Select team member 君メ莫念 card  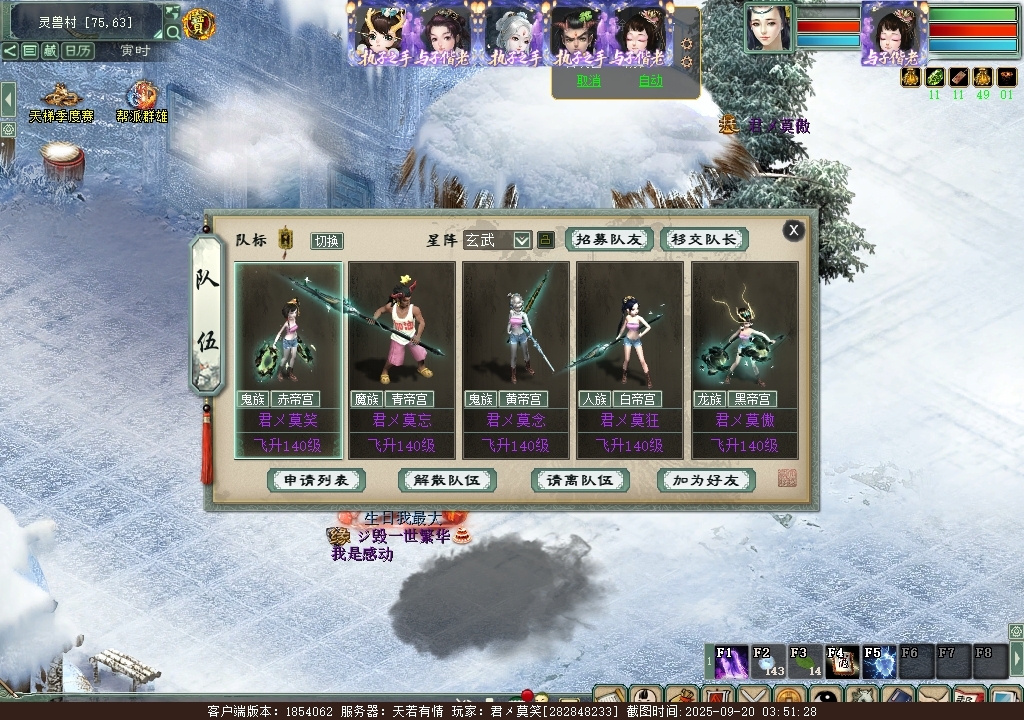pyautogui.click(x=516, y=360)
